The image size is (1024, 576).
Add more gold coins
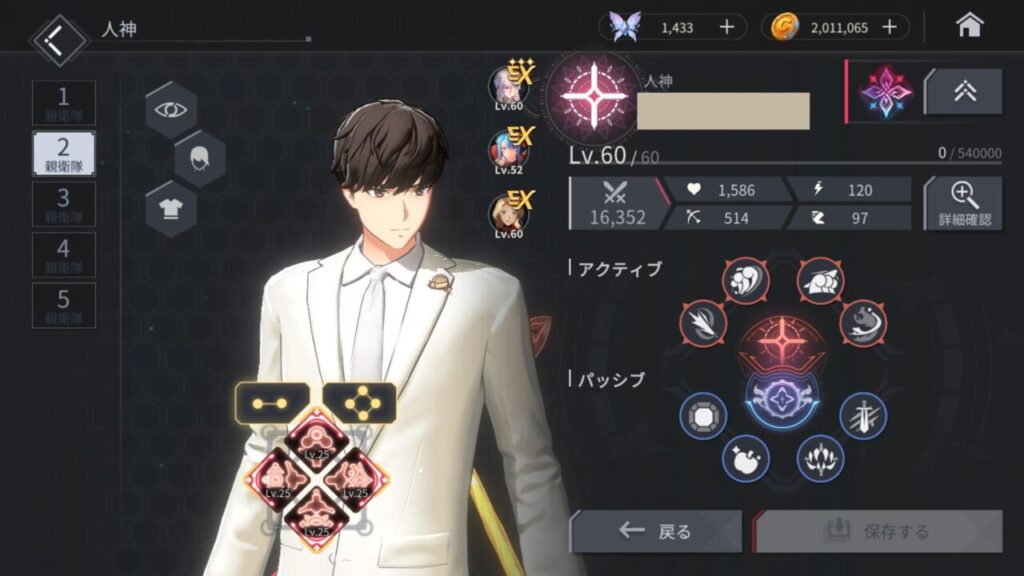pos(889,27)
